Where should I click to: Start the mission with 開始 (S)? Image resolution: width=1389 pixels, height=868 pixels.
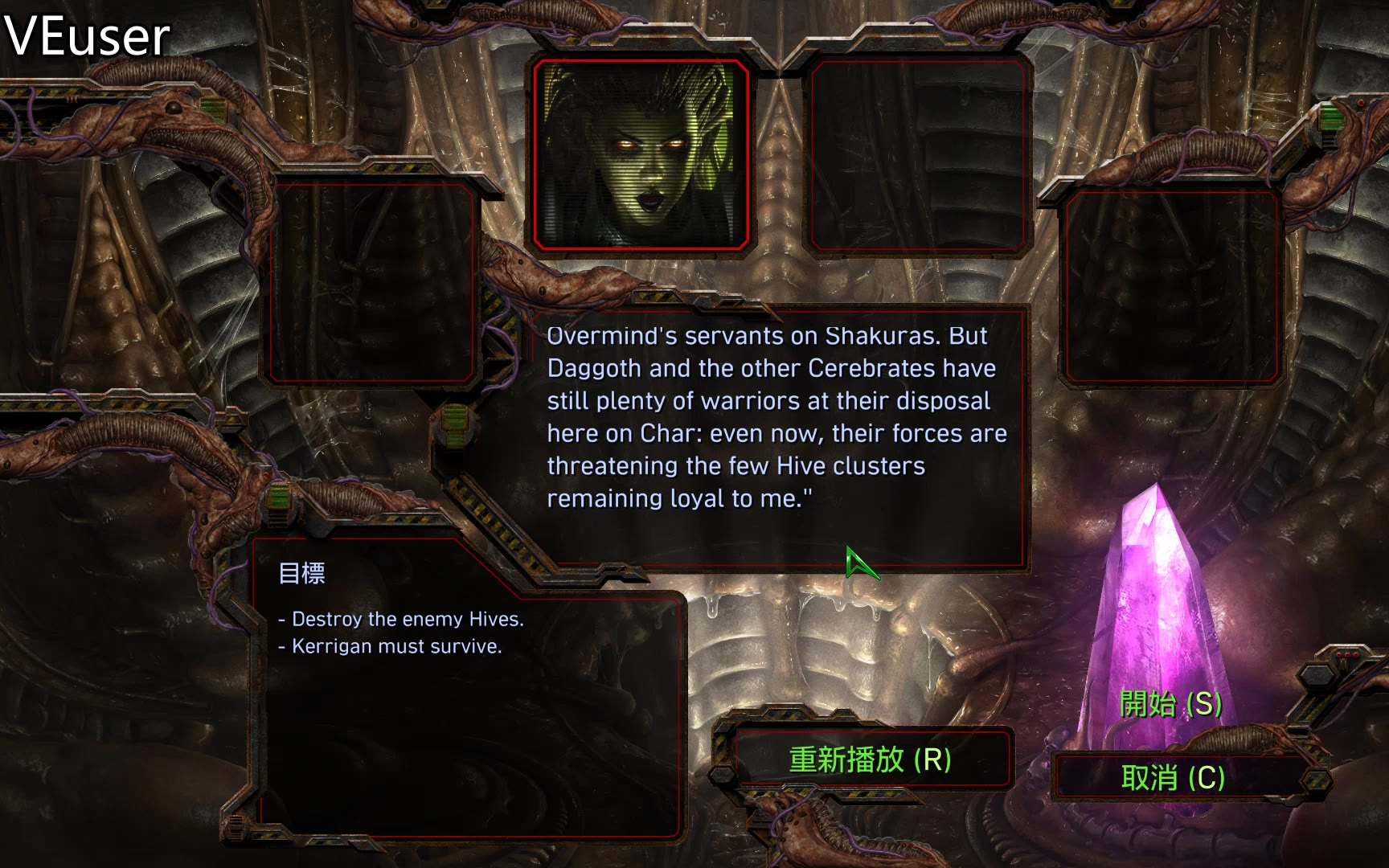pyautogui.click(x=1170, y=704)
